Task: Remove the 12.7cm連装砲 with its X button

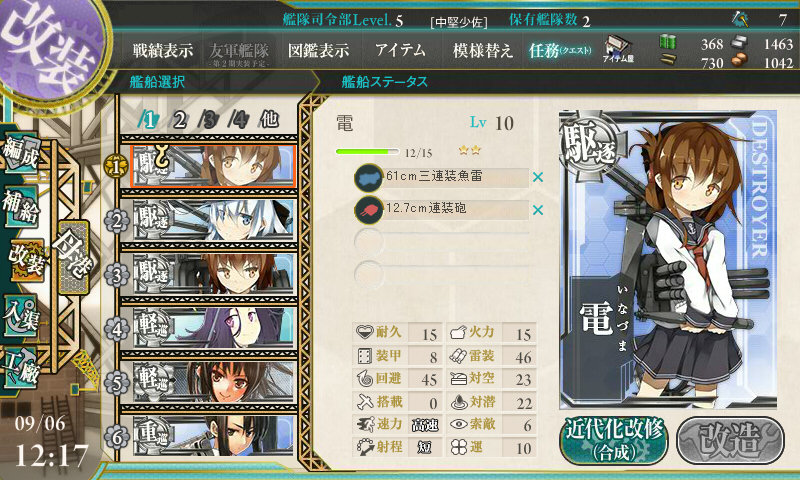Action: pyautogui.click(x=538, y=210)
